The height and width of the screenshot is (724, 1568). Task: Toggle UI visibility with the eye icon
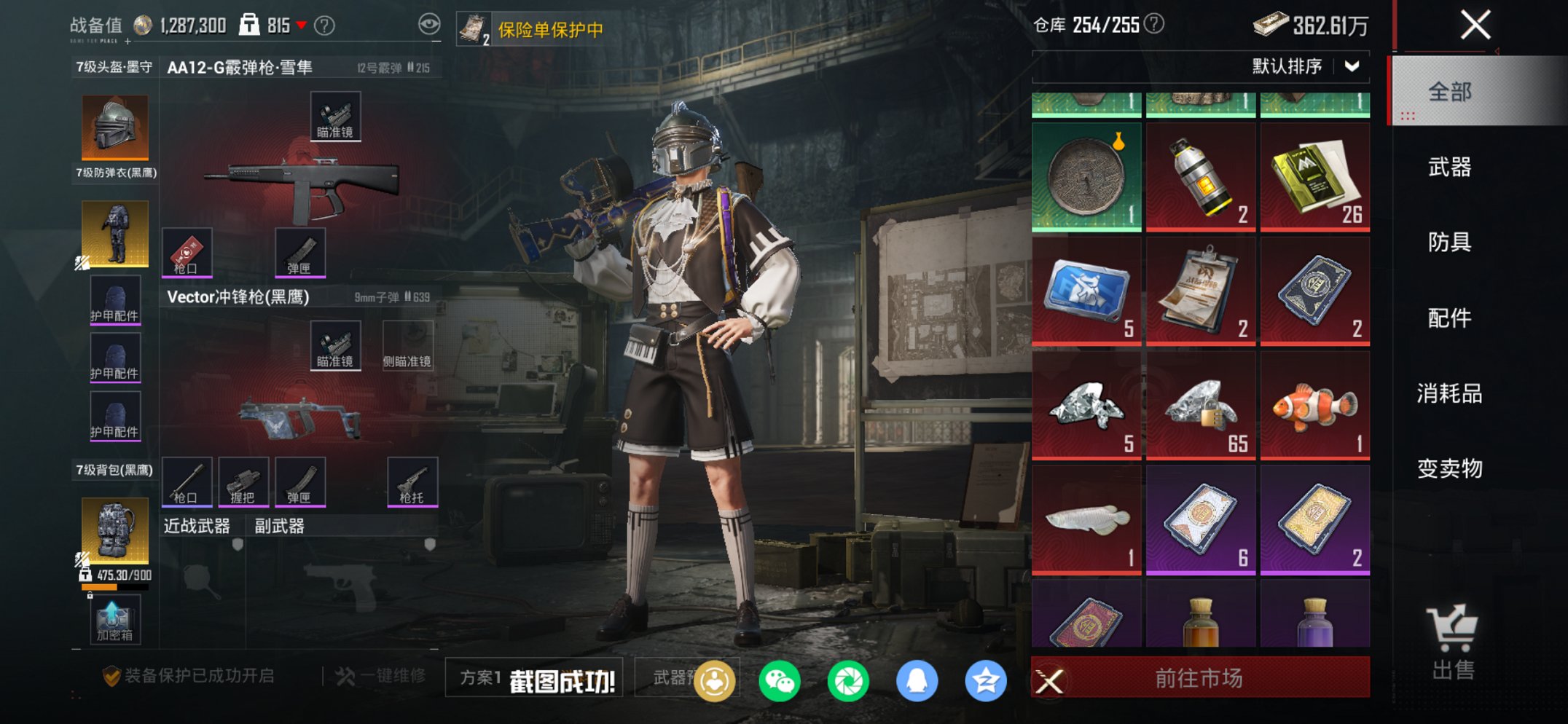[431, 23]
